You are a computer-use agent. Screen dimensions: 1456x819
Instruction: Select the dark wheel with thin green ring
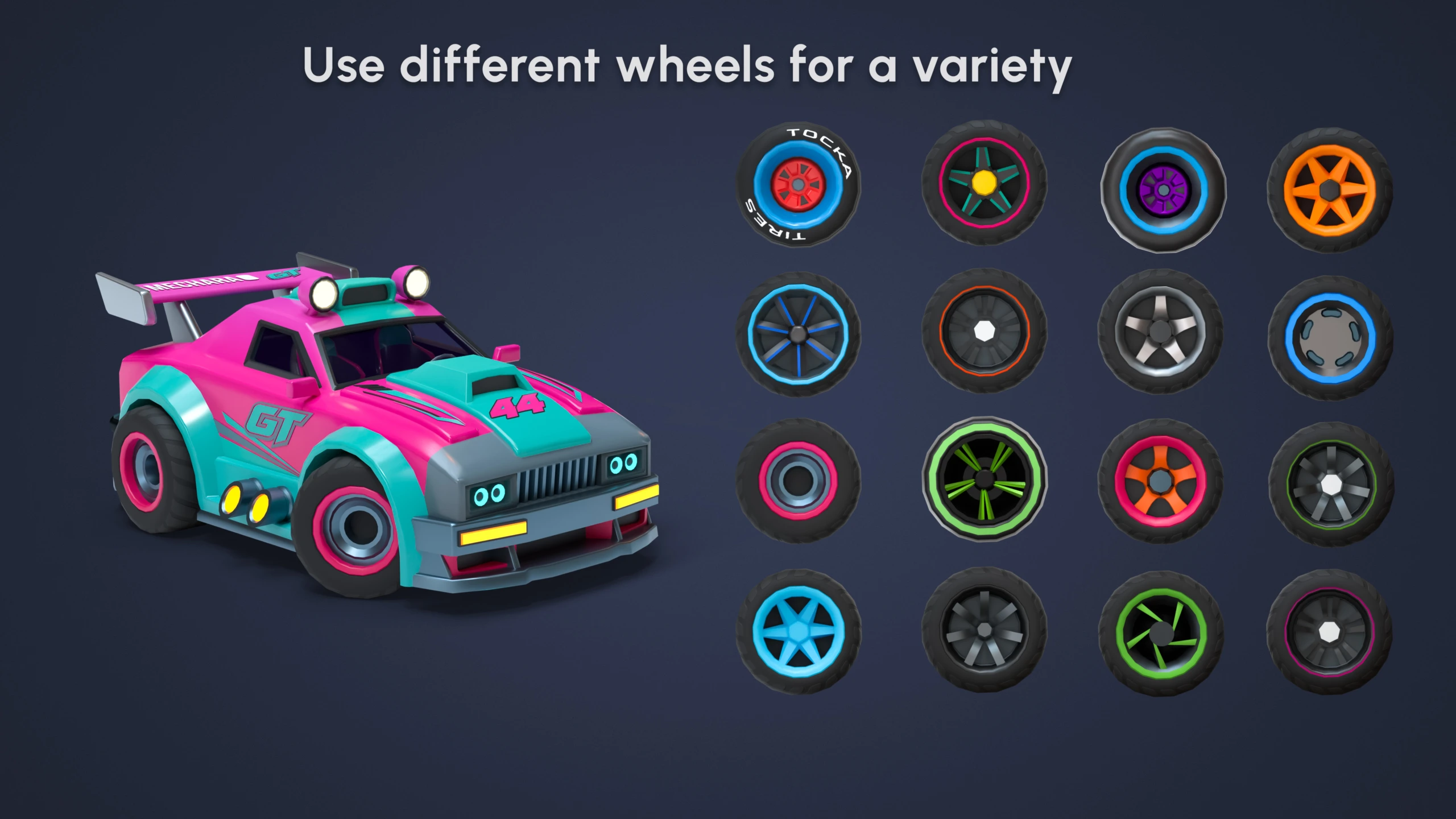pos(1331,485)
